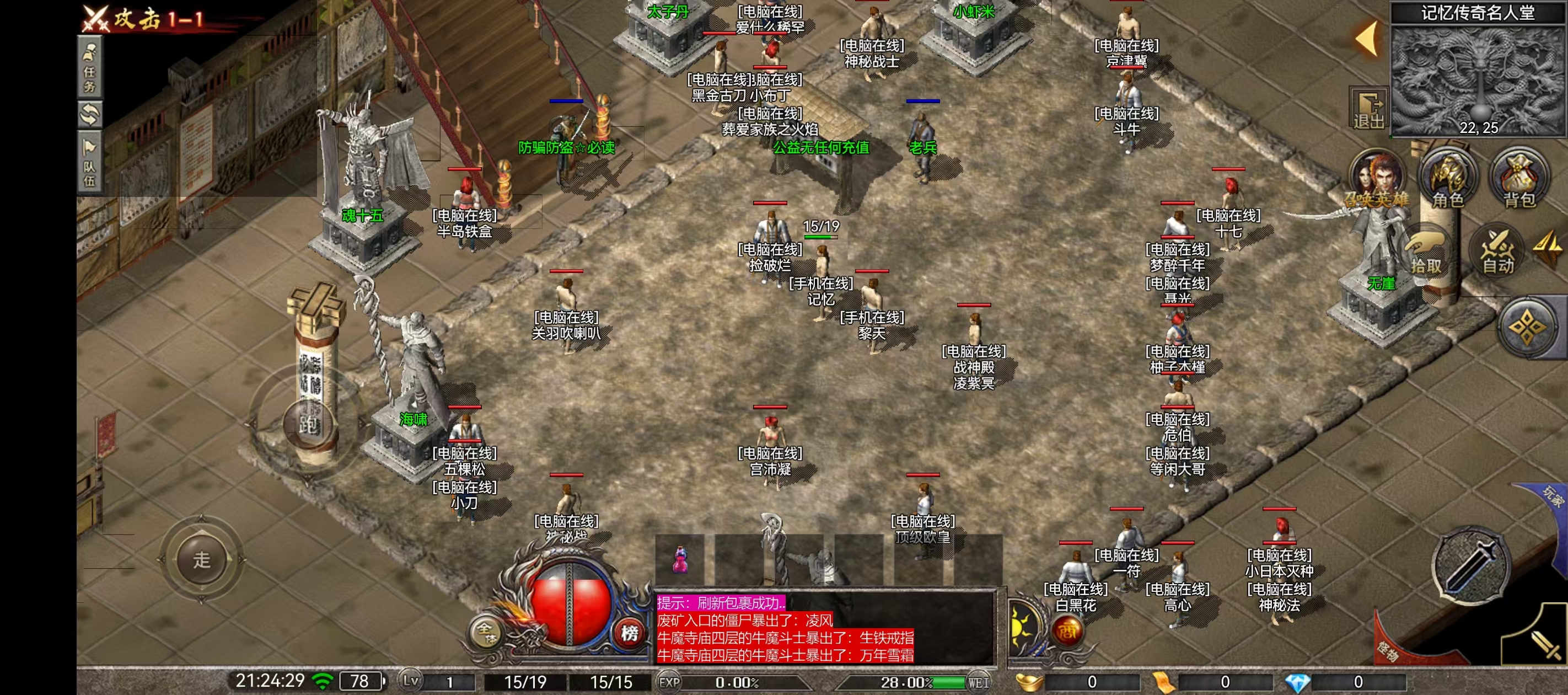Click the swap arrows button under 任务
This screenshot has width=1568, height=695.
[89, 115]
